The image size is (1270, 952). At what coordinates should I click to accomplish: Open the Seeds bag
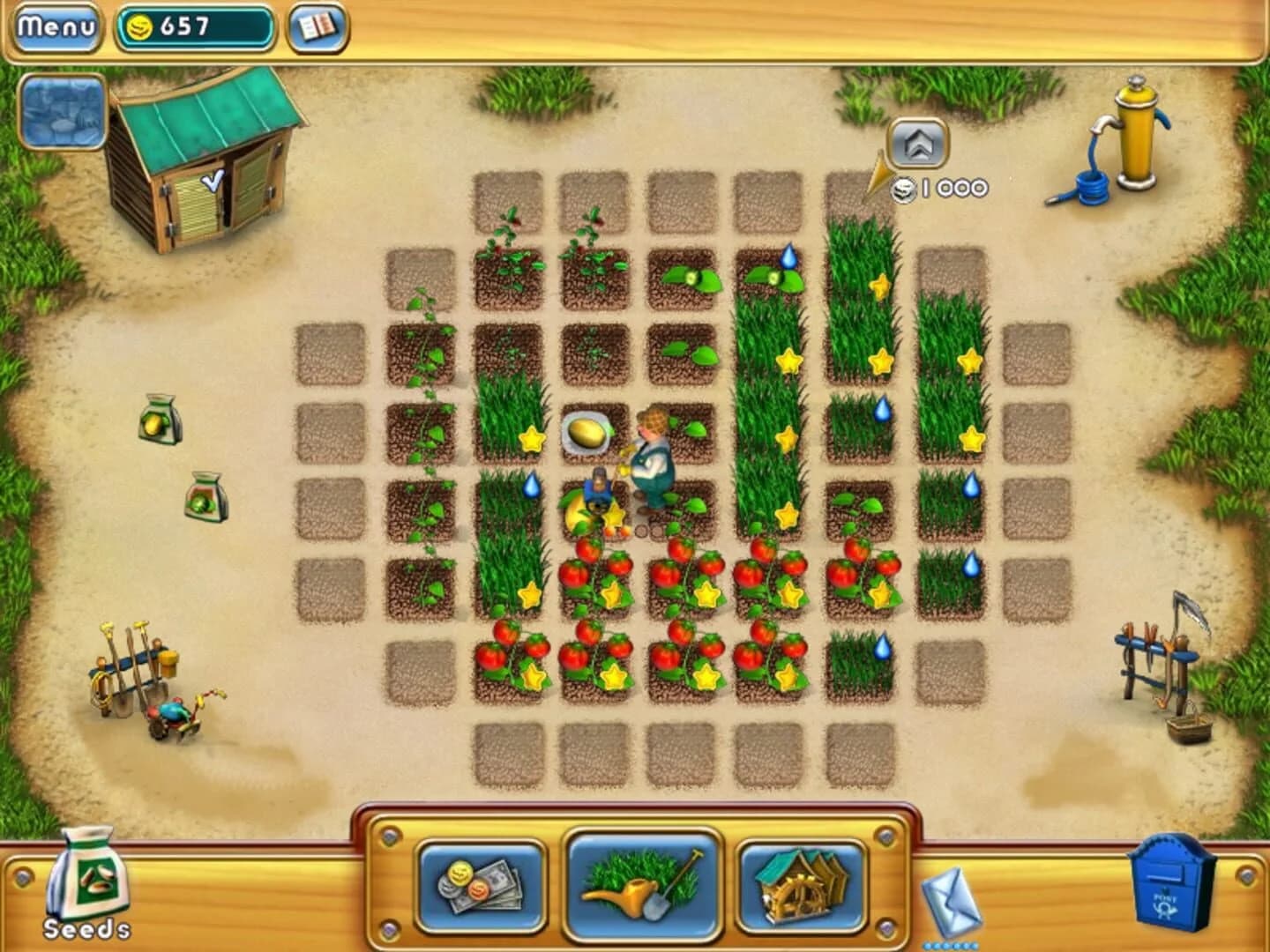pyautogui.click(x=88, y=880)
